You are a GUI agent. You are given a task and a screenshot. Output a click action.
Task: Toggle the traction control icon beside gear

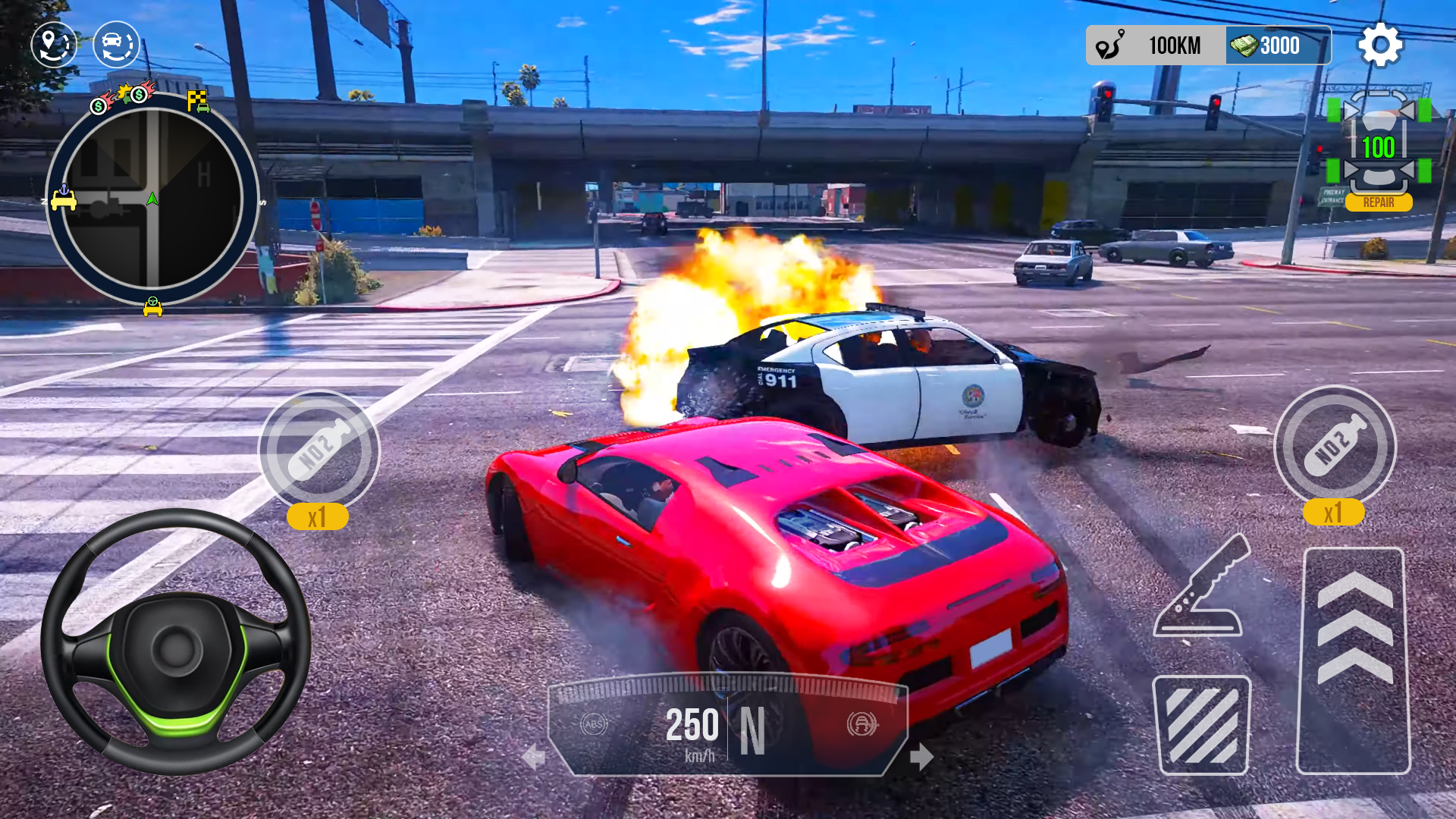(862, 724)
